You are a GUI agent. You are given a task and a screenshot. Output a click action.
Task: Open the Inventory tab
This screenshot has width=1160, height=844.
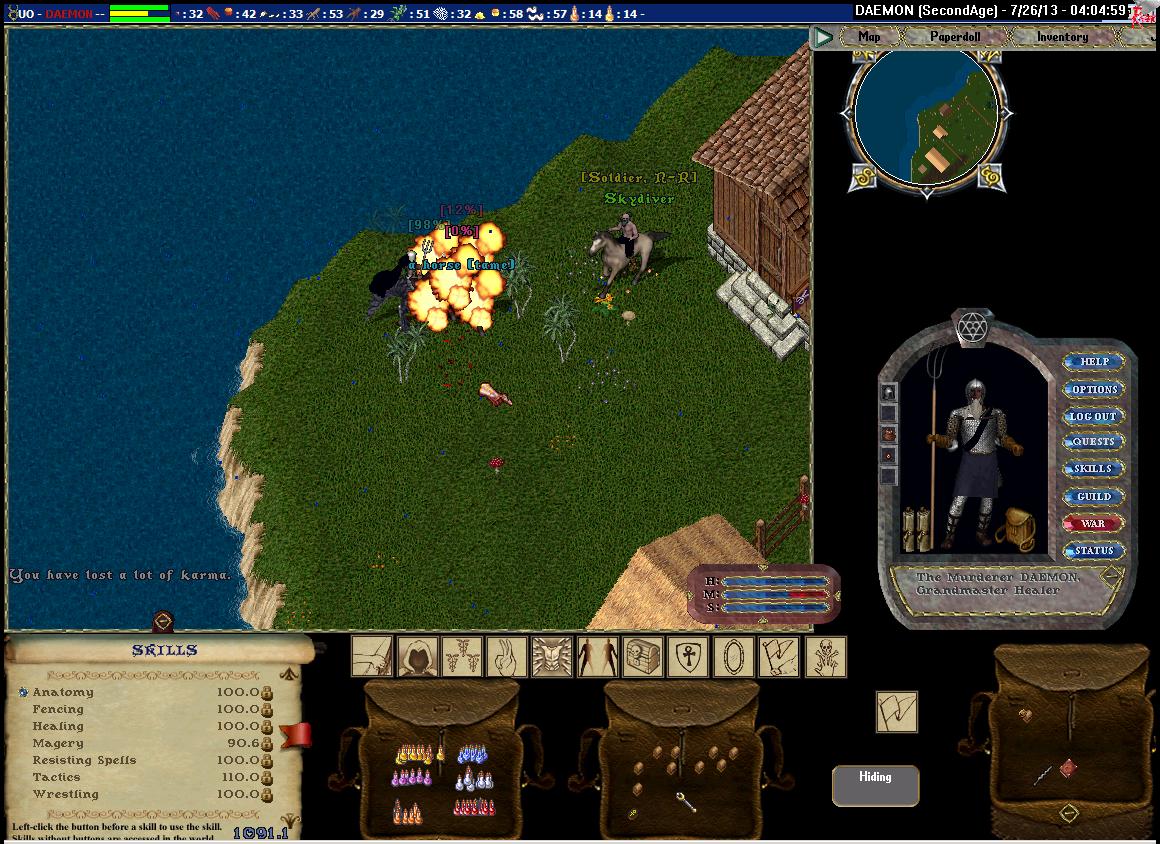point(1062,37)
